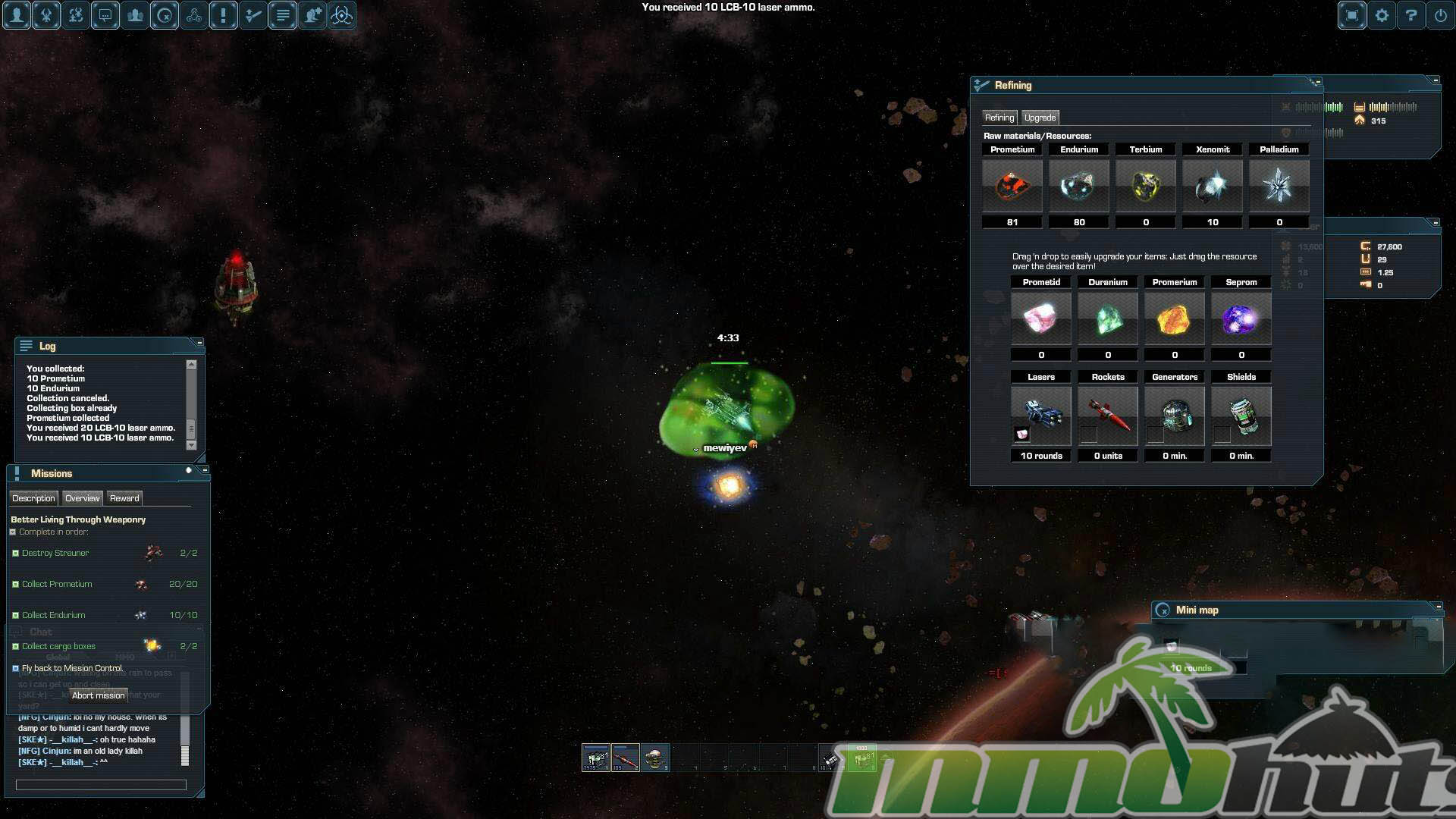This screenshot has width=1456, height=819.
Task: Select the Xenomit resource slot
Action: click(1213, 186)
